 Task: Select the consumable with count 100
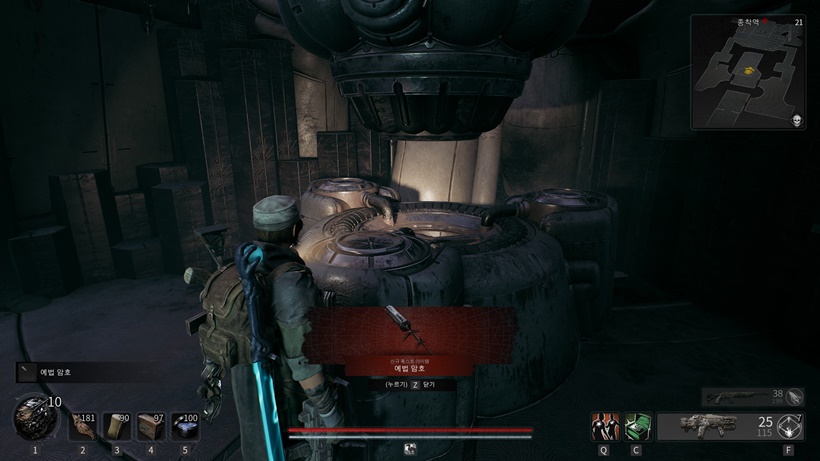pyautogui.click(x=185, y=426)
